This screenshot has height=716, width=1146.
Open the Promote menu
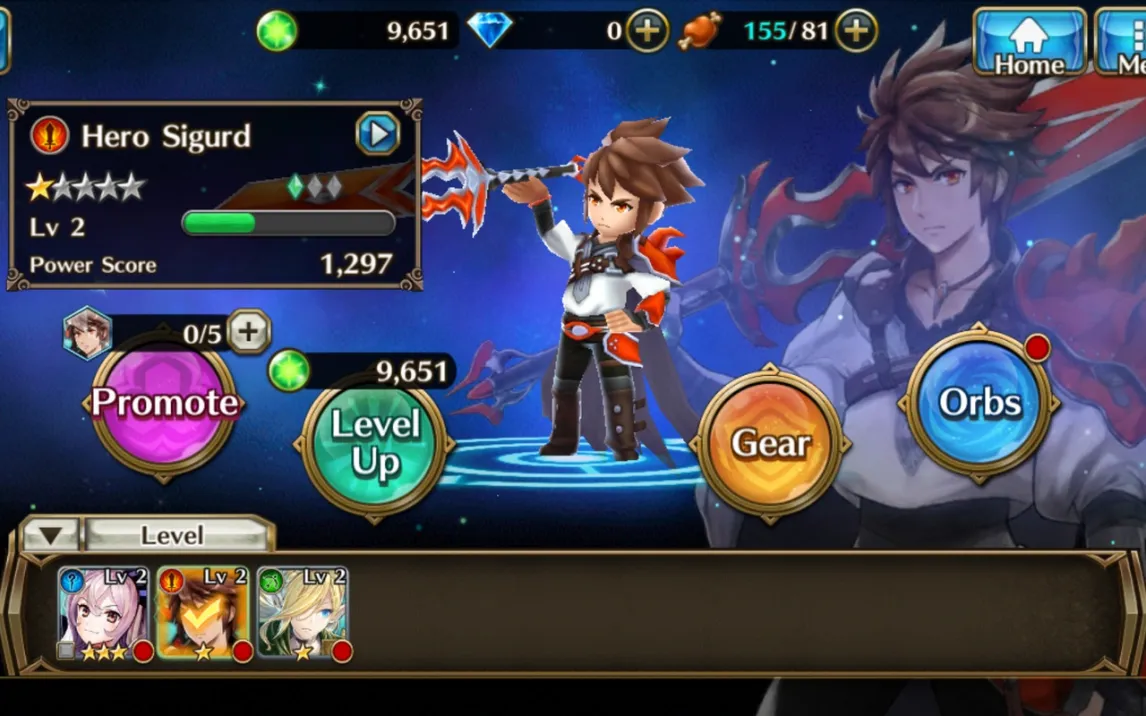pyautogui.click(x=165, y=403)
